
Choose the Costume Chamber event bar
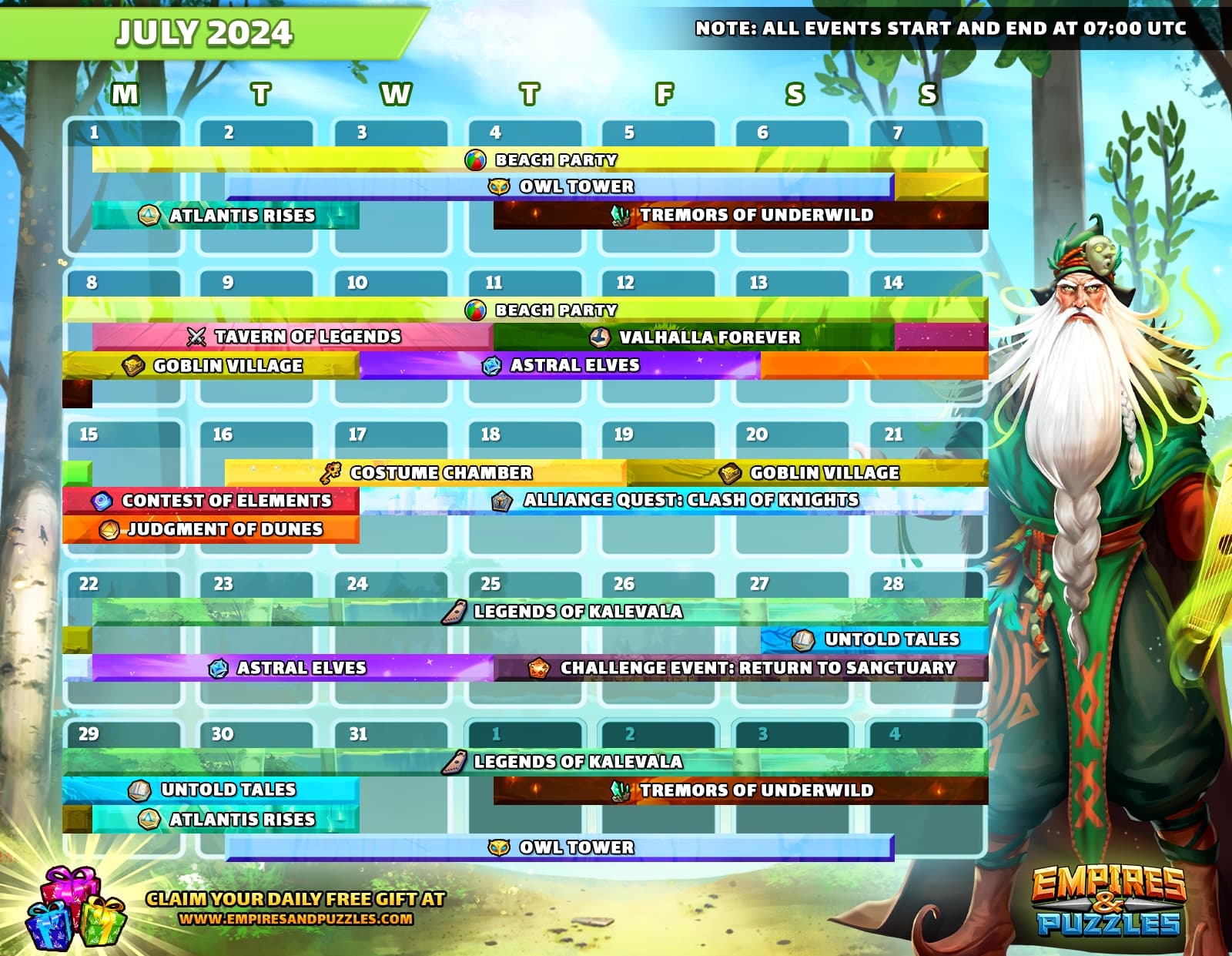tap(426, 472)
